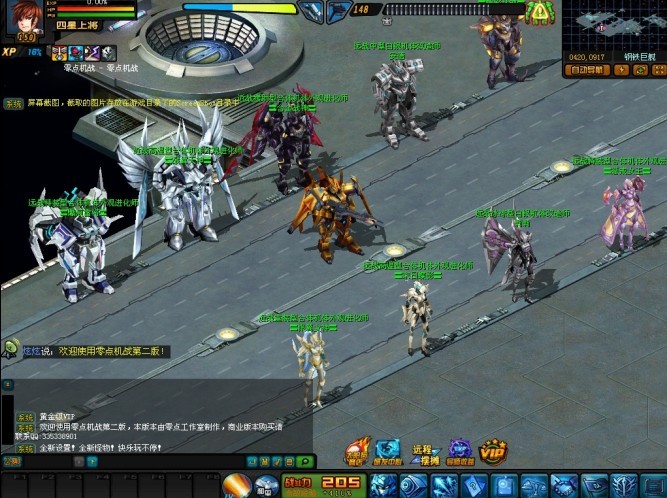The height and width of the screenshot is (498, 667).
Task: Select the missile weapon slot in the hotbar
Action: pos(236,486)
